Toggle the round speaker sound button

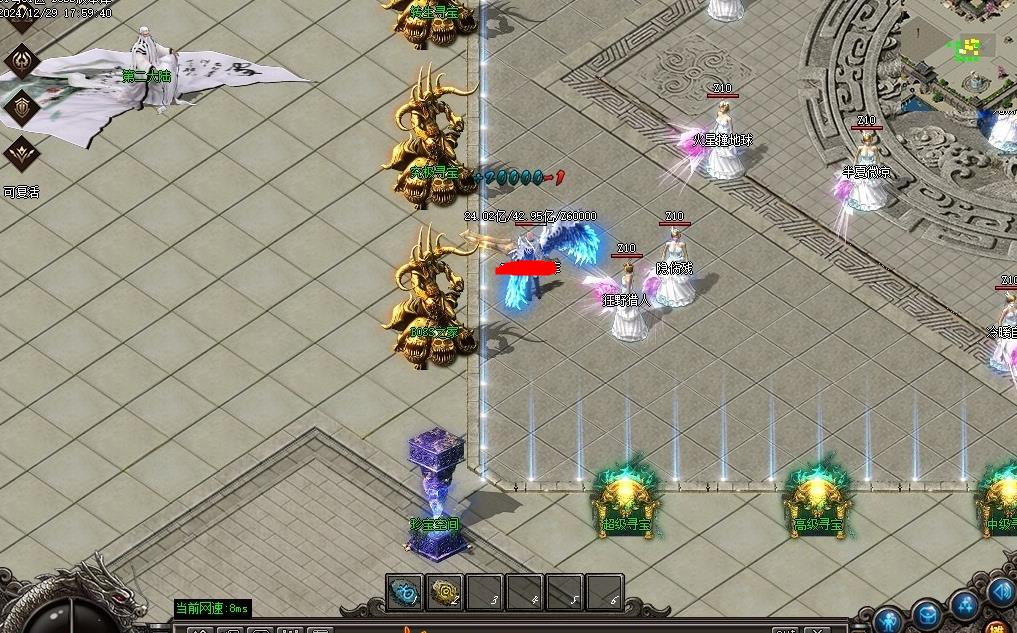(x=1001, y=591)
